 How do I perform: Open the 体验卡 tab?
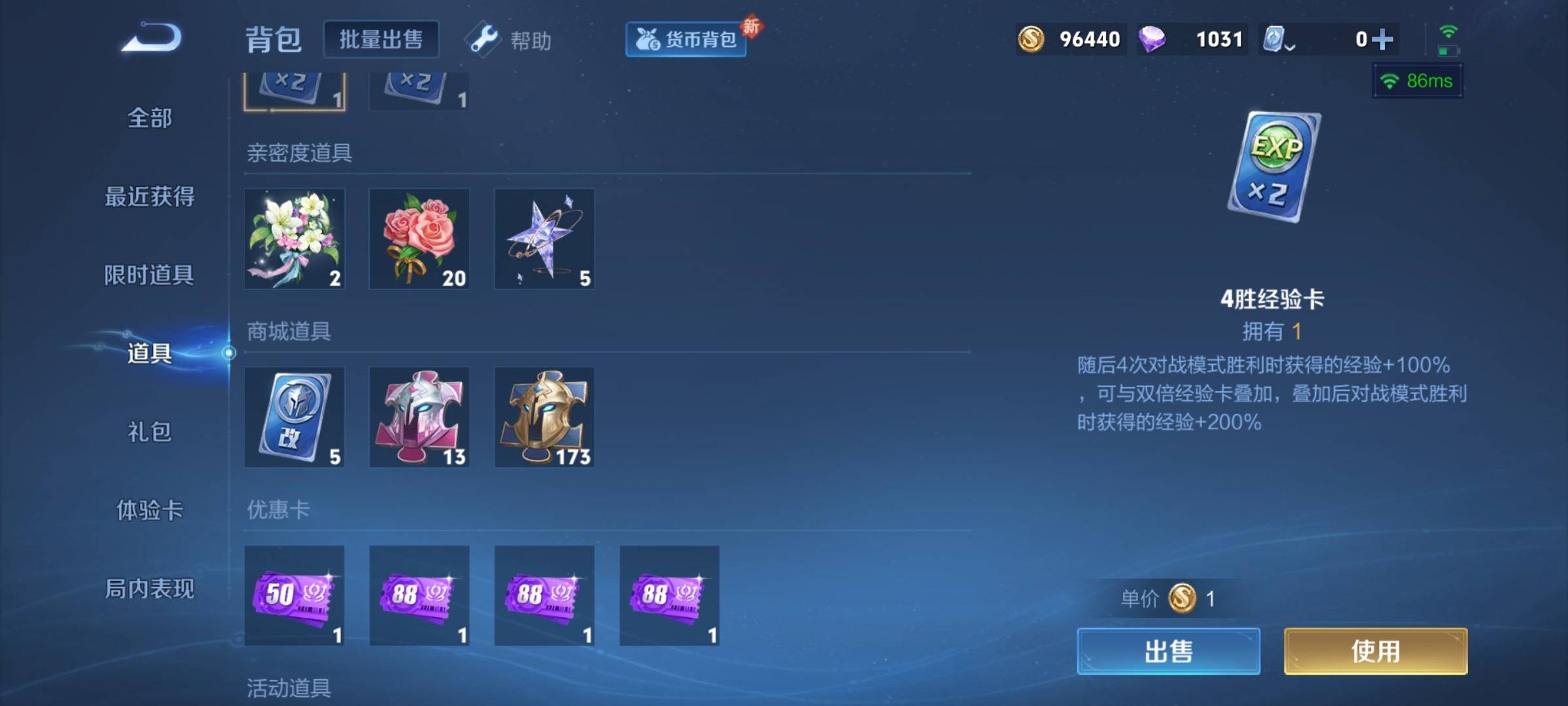coord(150,510)
